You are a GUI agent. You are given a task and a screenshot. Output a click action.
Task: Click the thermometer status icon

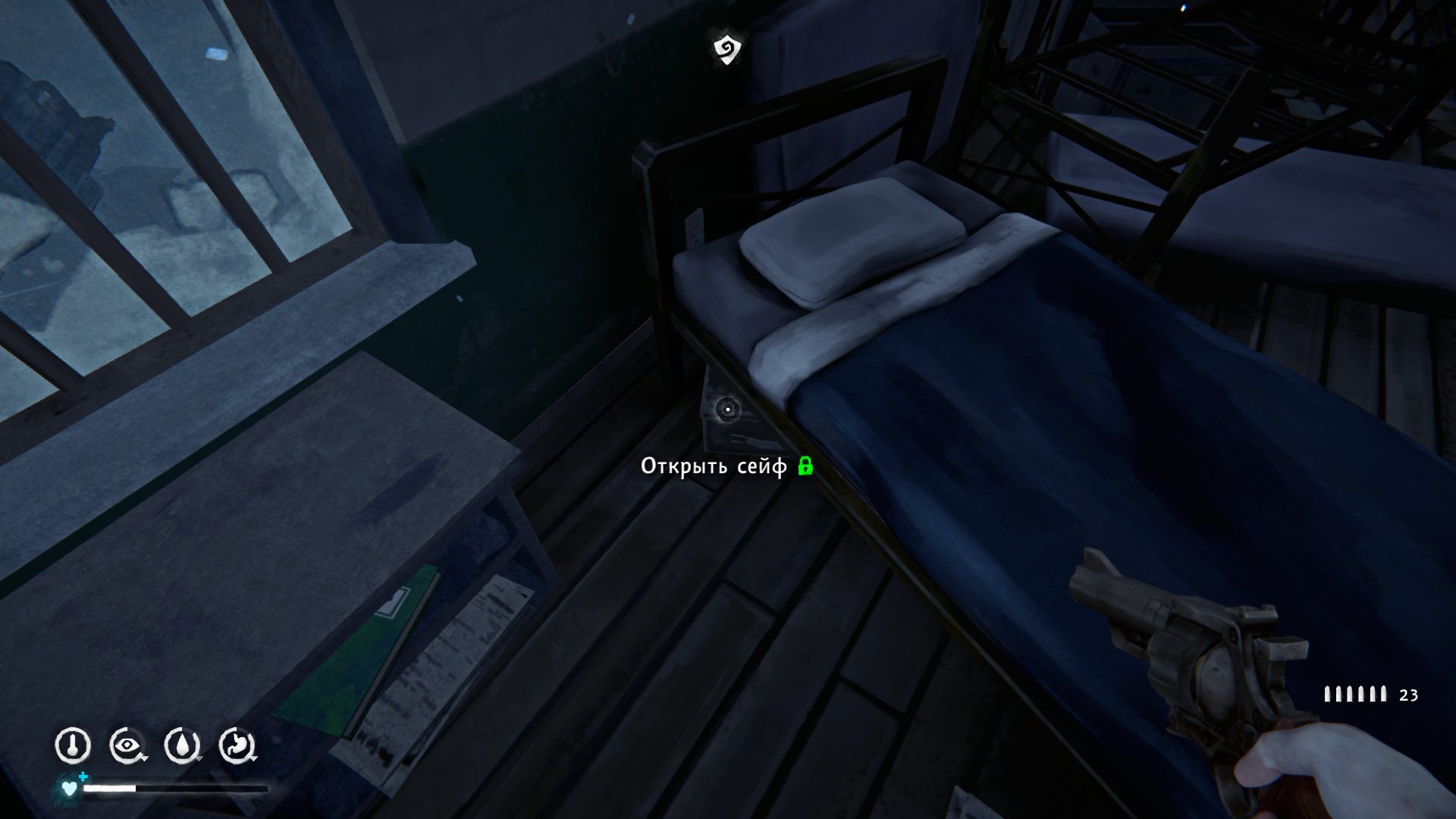(x=73, y=745)
